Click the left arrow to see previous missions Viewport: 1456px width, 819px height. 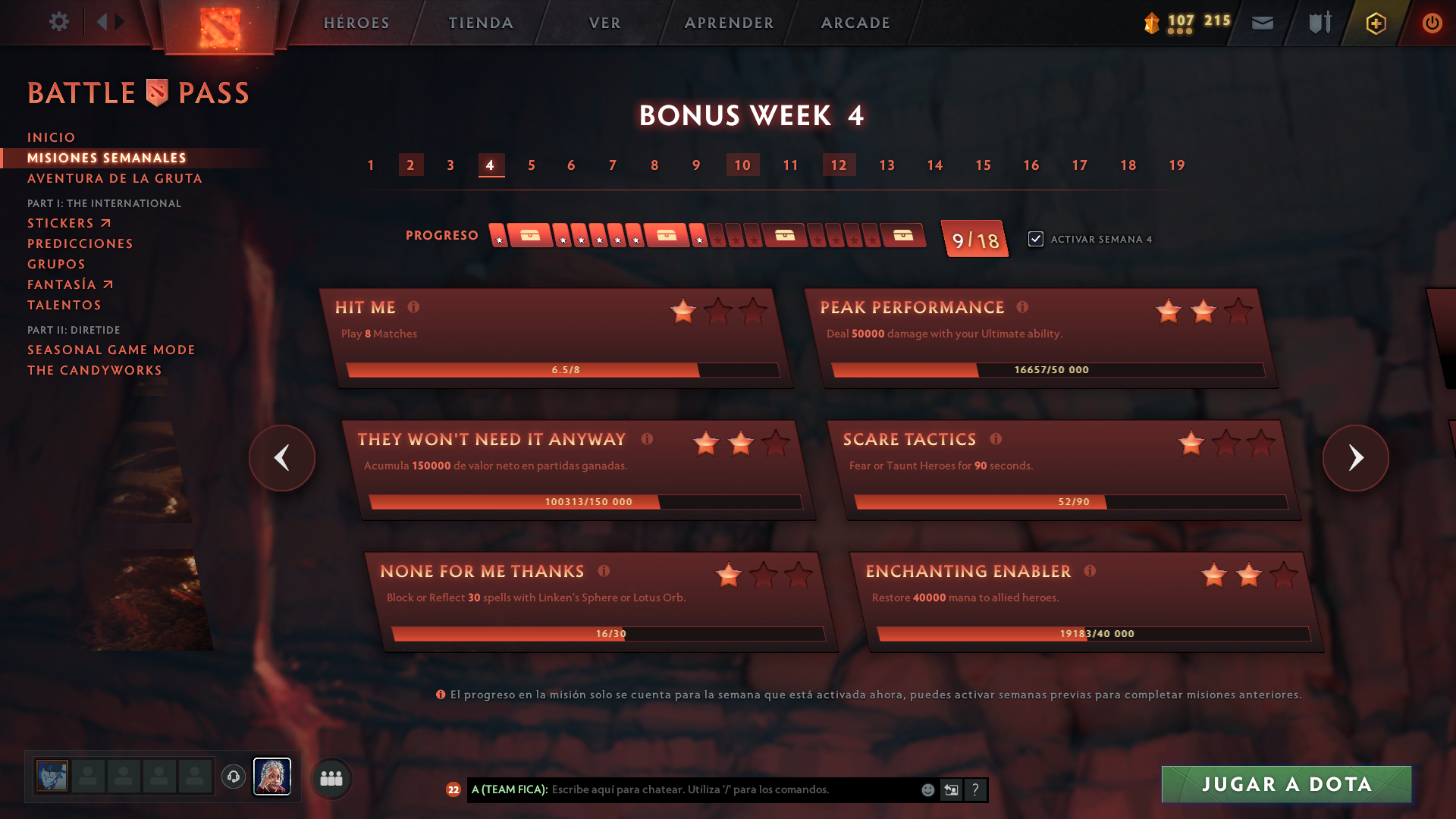[281, 458]
